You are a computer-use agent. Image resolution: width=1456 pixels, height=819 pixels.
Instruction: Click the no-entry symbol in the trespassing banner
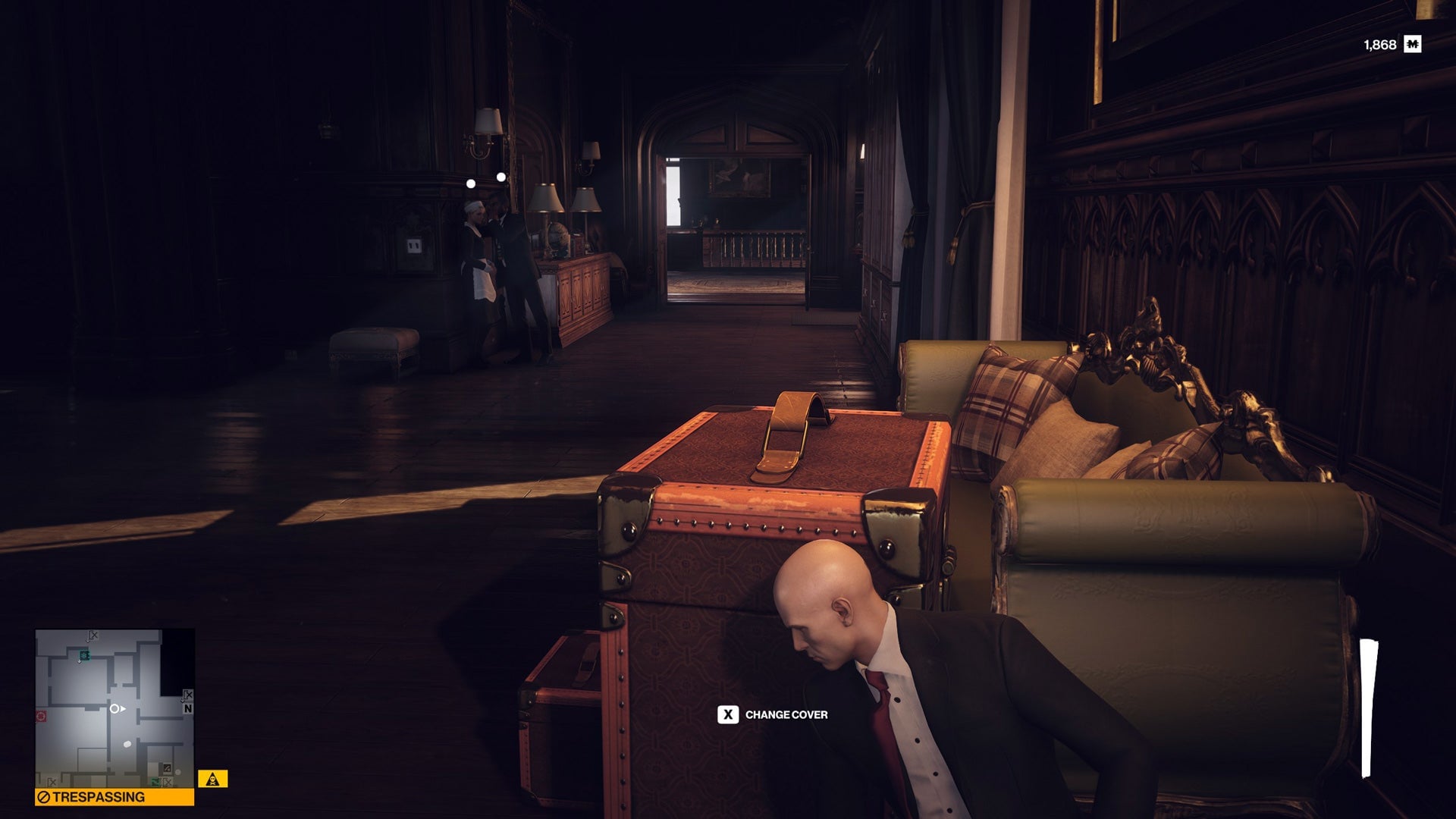point(45,796)
